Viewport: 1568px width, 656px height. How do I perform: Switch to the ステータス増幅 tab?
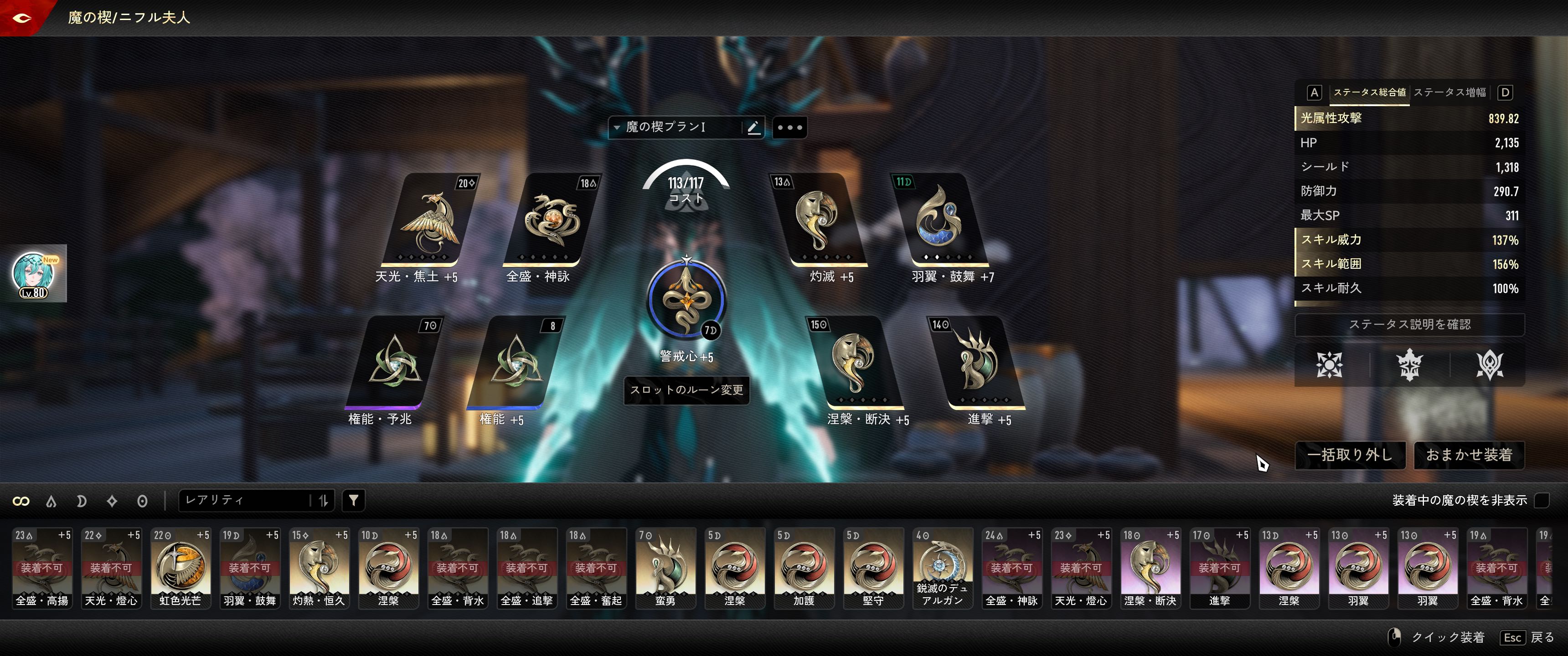[1449, 92]
